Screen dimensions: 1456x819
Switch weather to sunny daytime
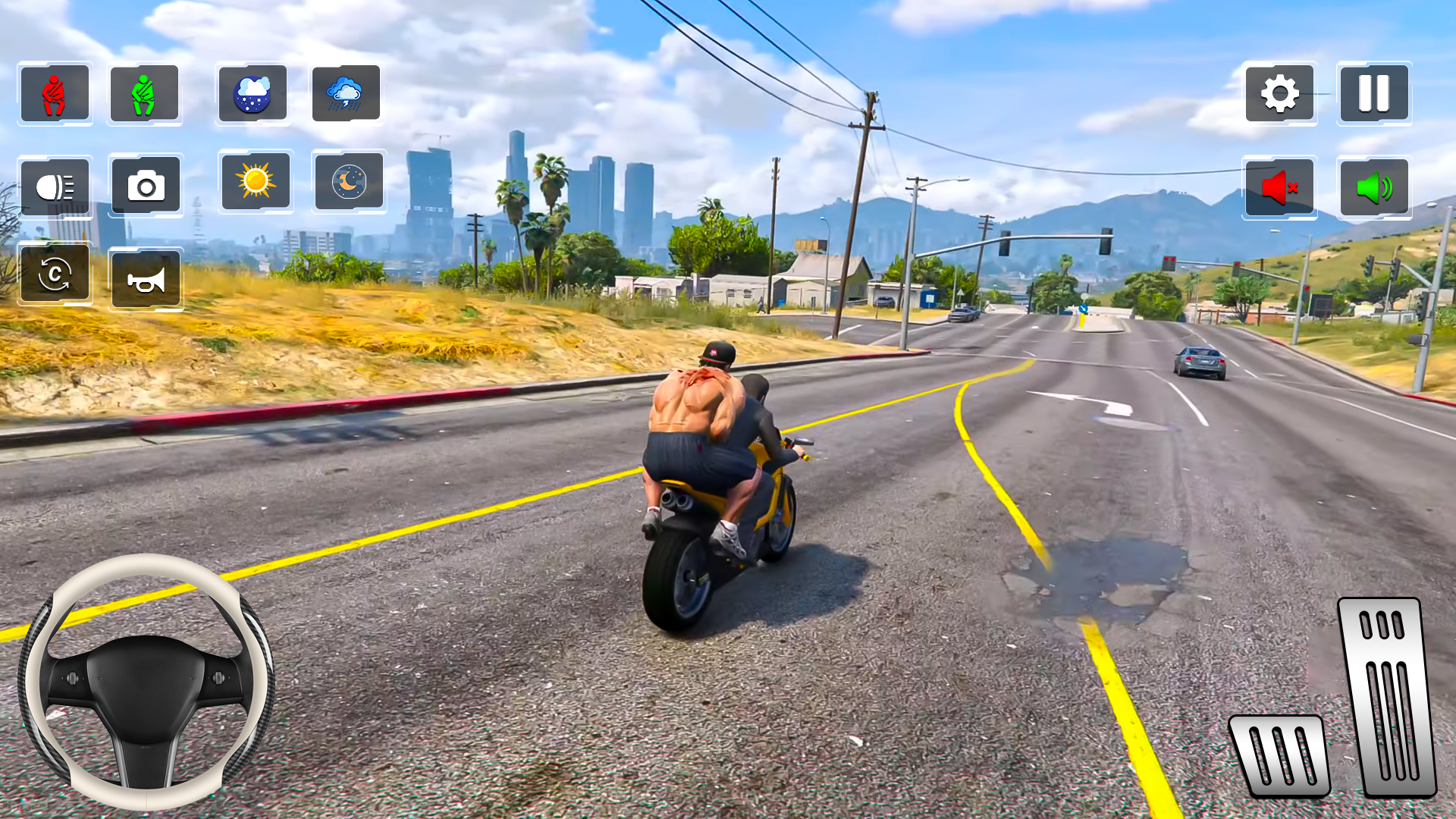point(256,184)
